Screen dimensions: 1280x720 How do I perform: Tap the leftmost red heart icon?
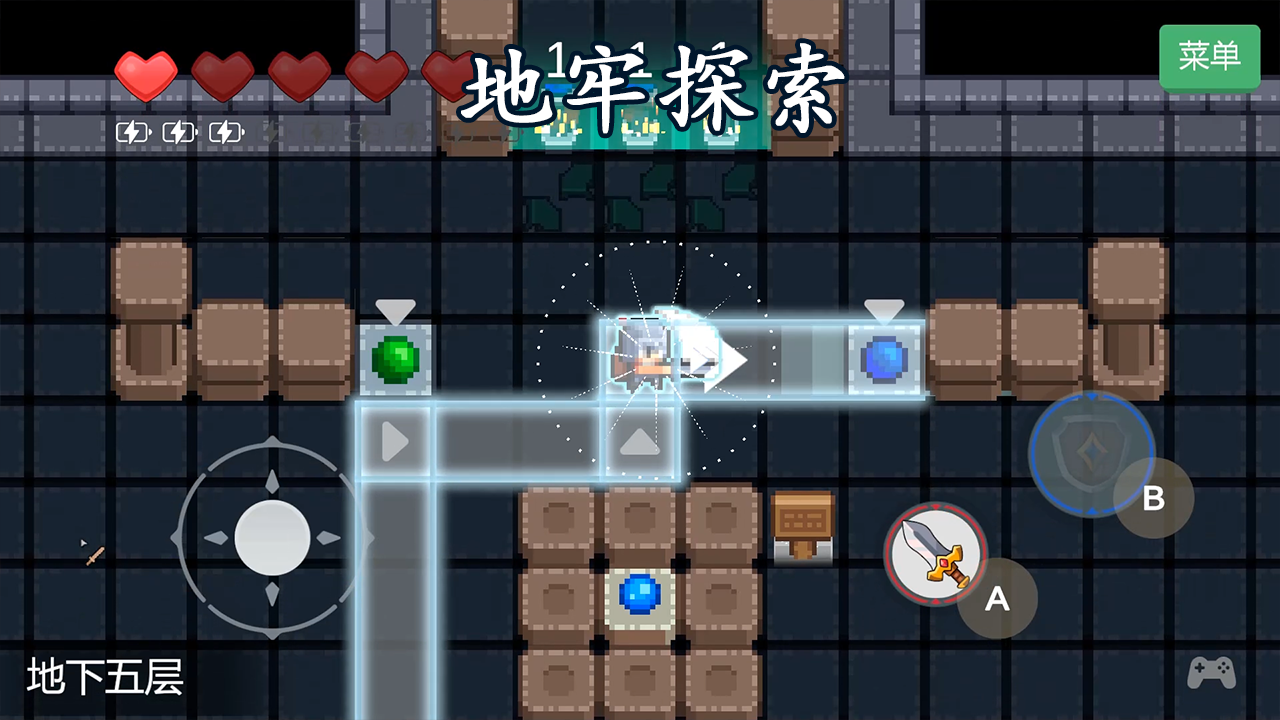pos(146,77)
